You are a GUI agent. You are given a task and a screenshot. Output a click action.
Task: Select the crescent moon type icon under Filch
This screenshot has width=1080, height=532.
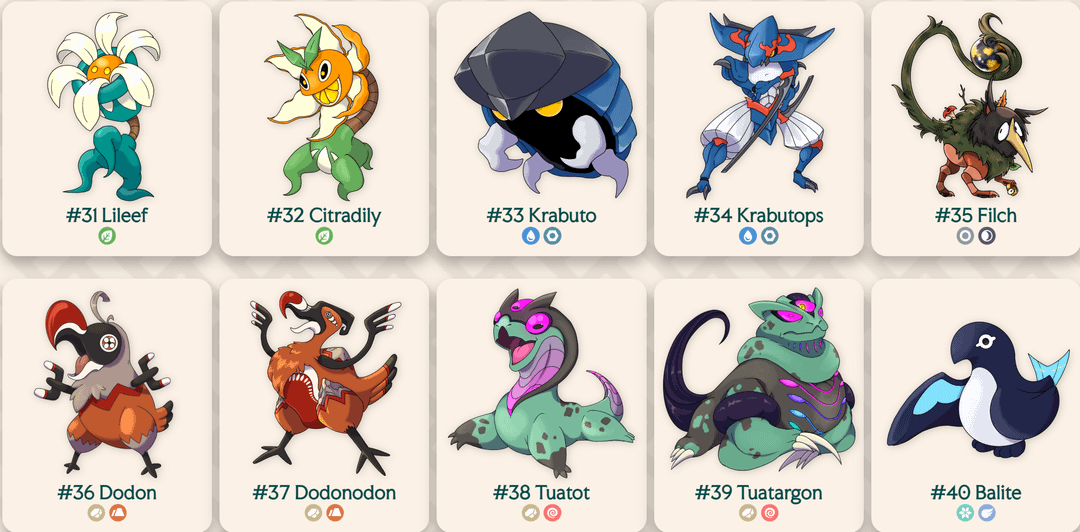coord(986,237)
